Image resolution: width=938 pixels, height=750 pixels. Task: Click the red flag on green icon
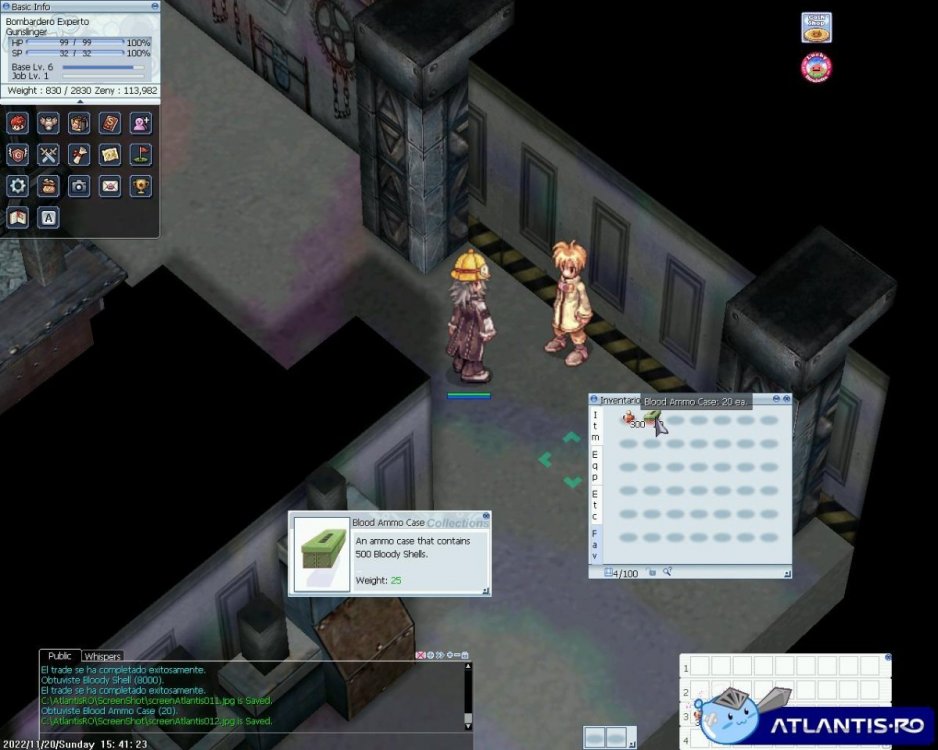(141, 154)
